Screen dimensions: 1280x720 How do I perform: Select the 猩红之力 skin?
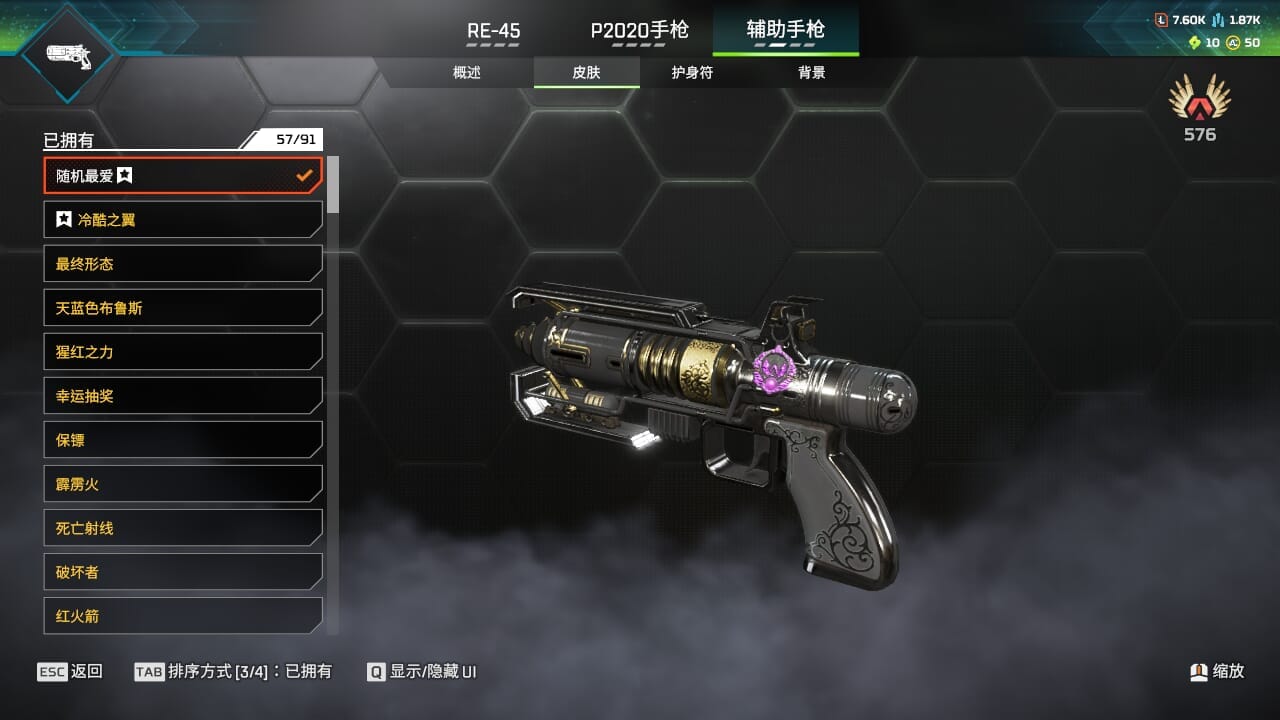[183, 352]
